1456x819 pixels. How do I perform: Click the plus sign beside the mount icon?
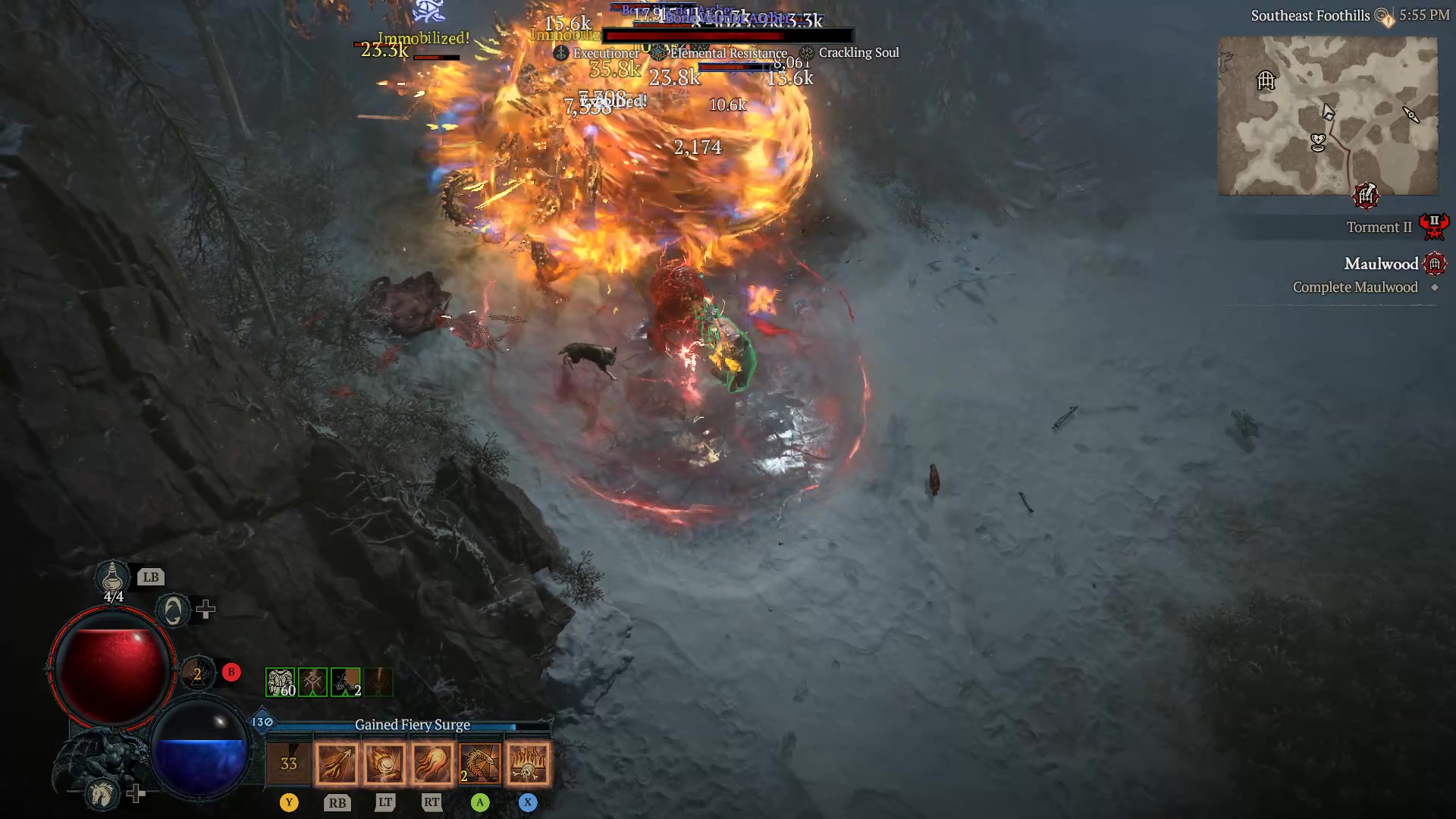tap(137, 792)
